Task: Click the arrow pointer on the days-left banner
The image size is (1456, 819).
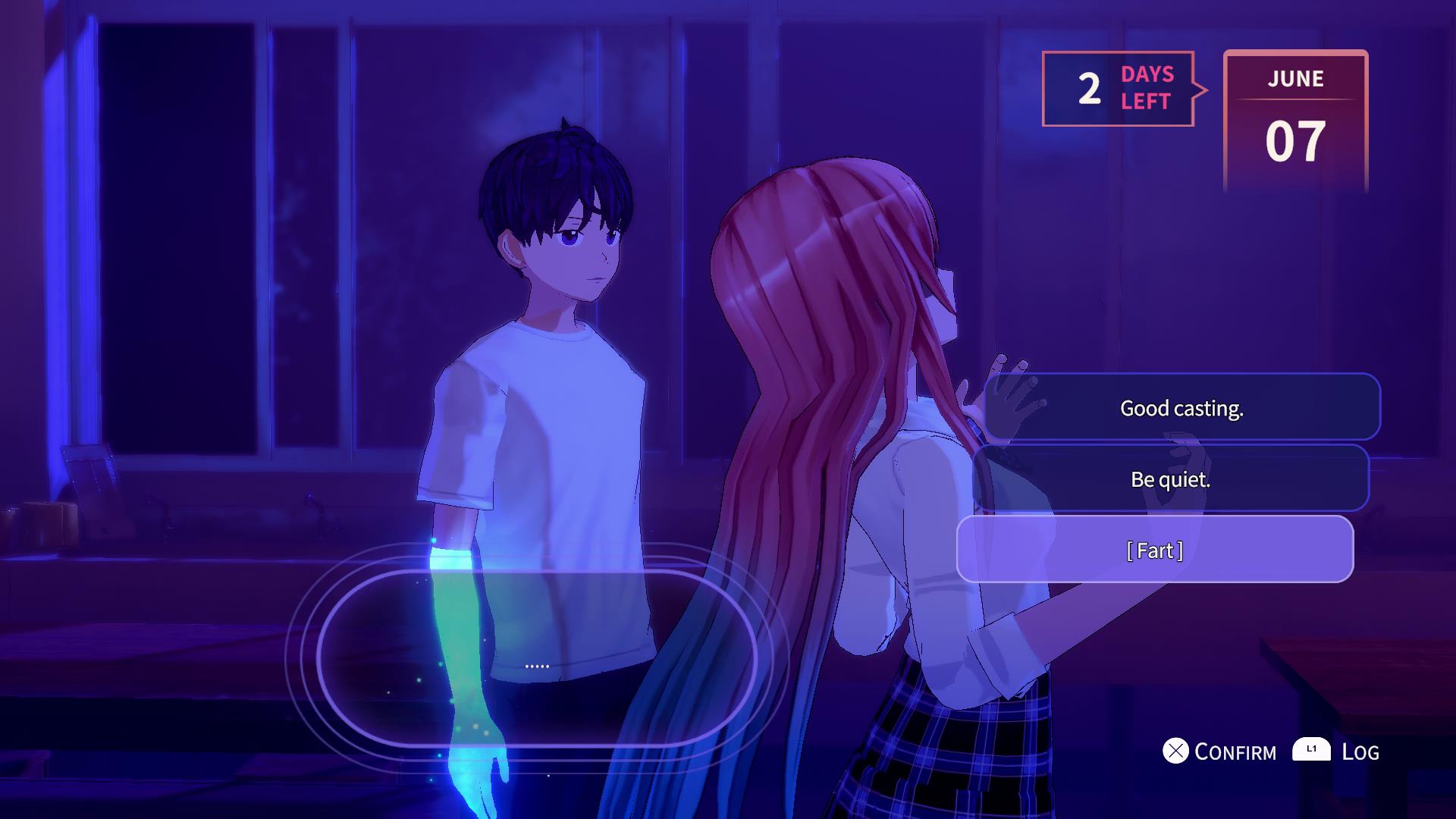Action: [1202, 89]
